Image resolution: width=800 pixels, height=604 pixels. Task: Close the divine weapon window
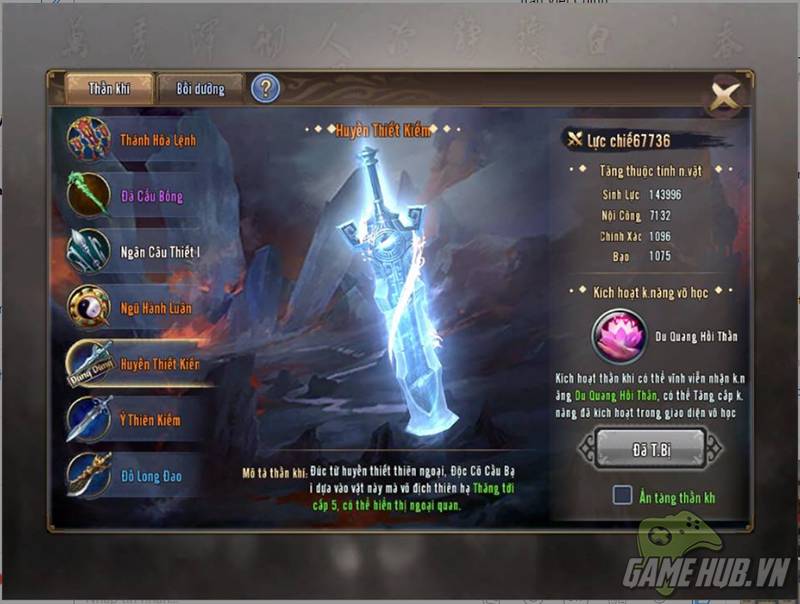tap(724, 97)
